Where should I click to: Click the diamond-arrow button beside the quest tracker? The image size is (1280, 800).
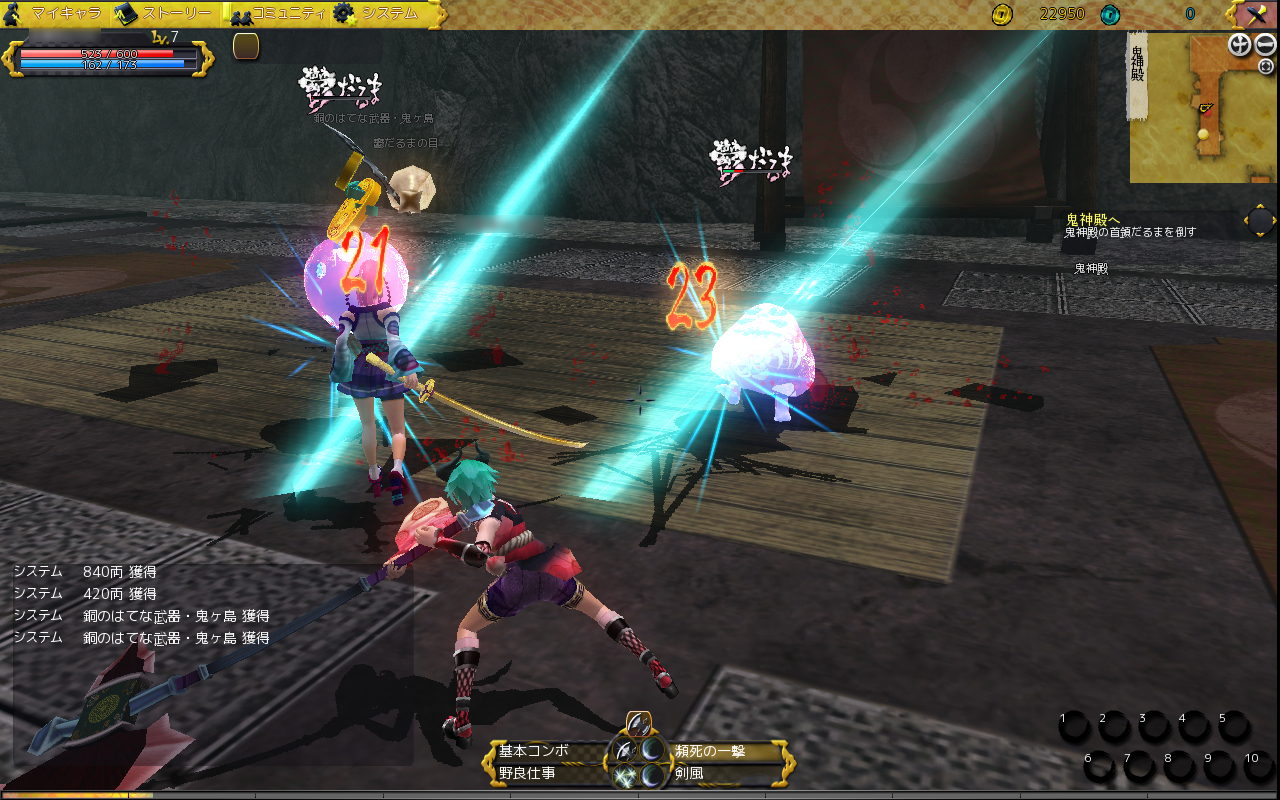pos(1260,220)
